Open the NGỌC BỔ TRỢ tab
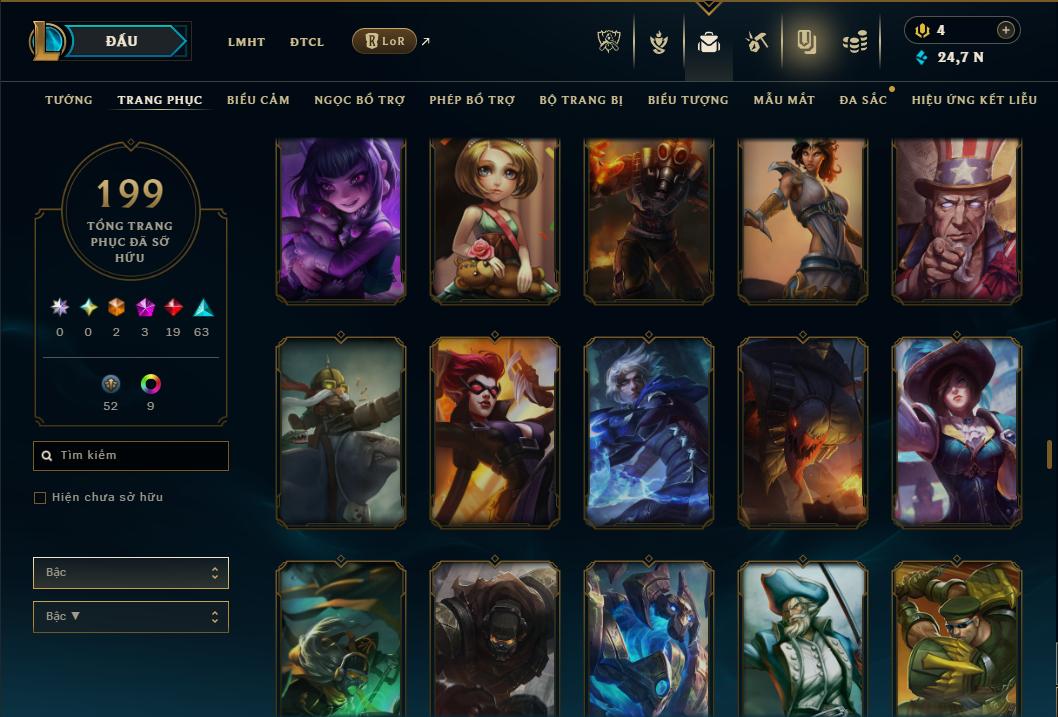Viewport: 1058px width, 717px height. [359, 100]
